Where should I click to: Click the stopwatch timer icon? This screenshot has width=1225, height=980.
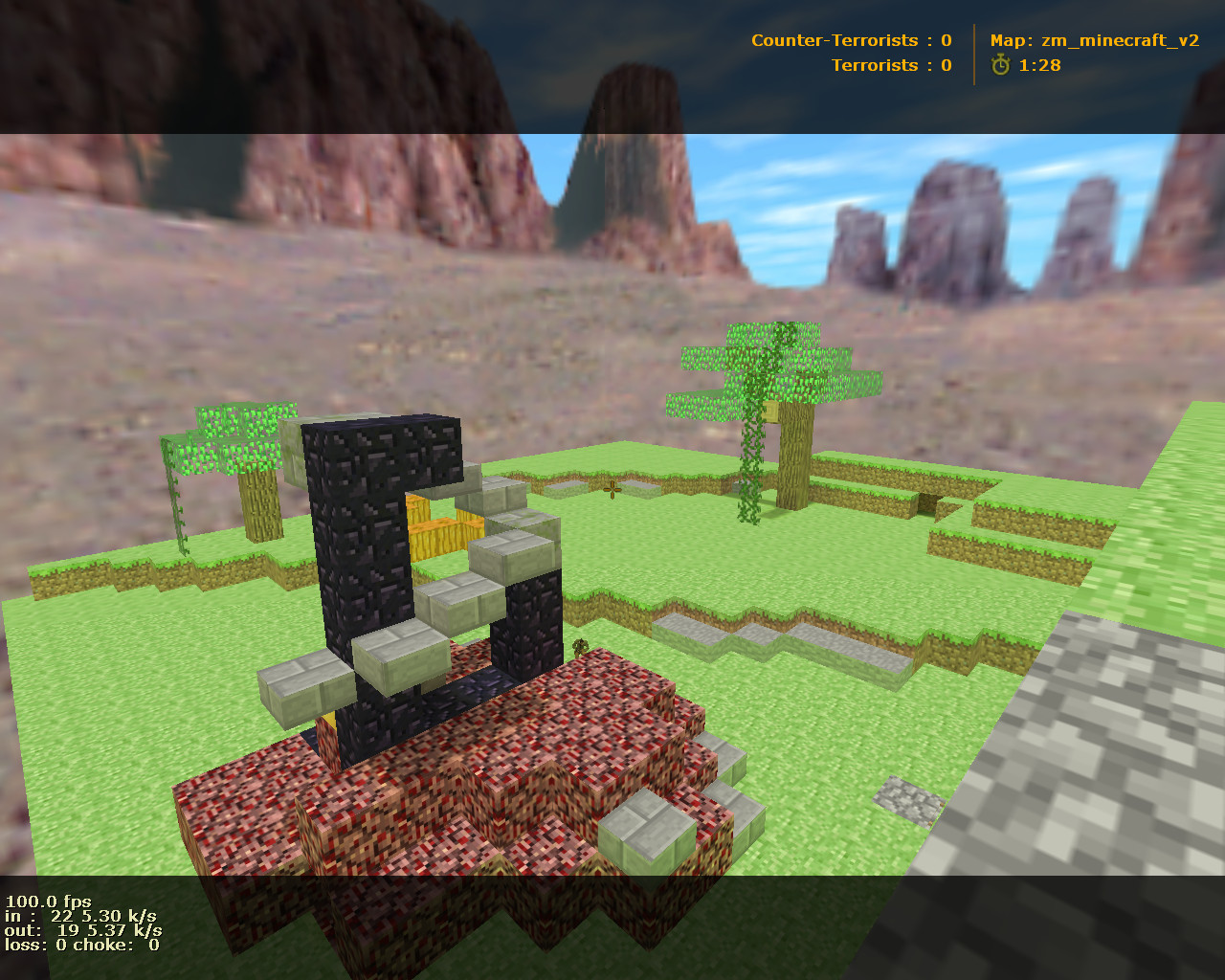tap(999, 65)
